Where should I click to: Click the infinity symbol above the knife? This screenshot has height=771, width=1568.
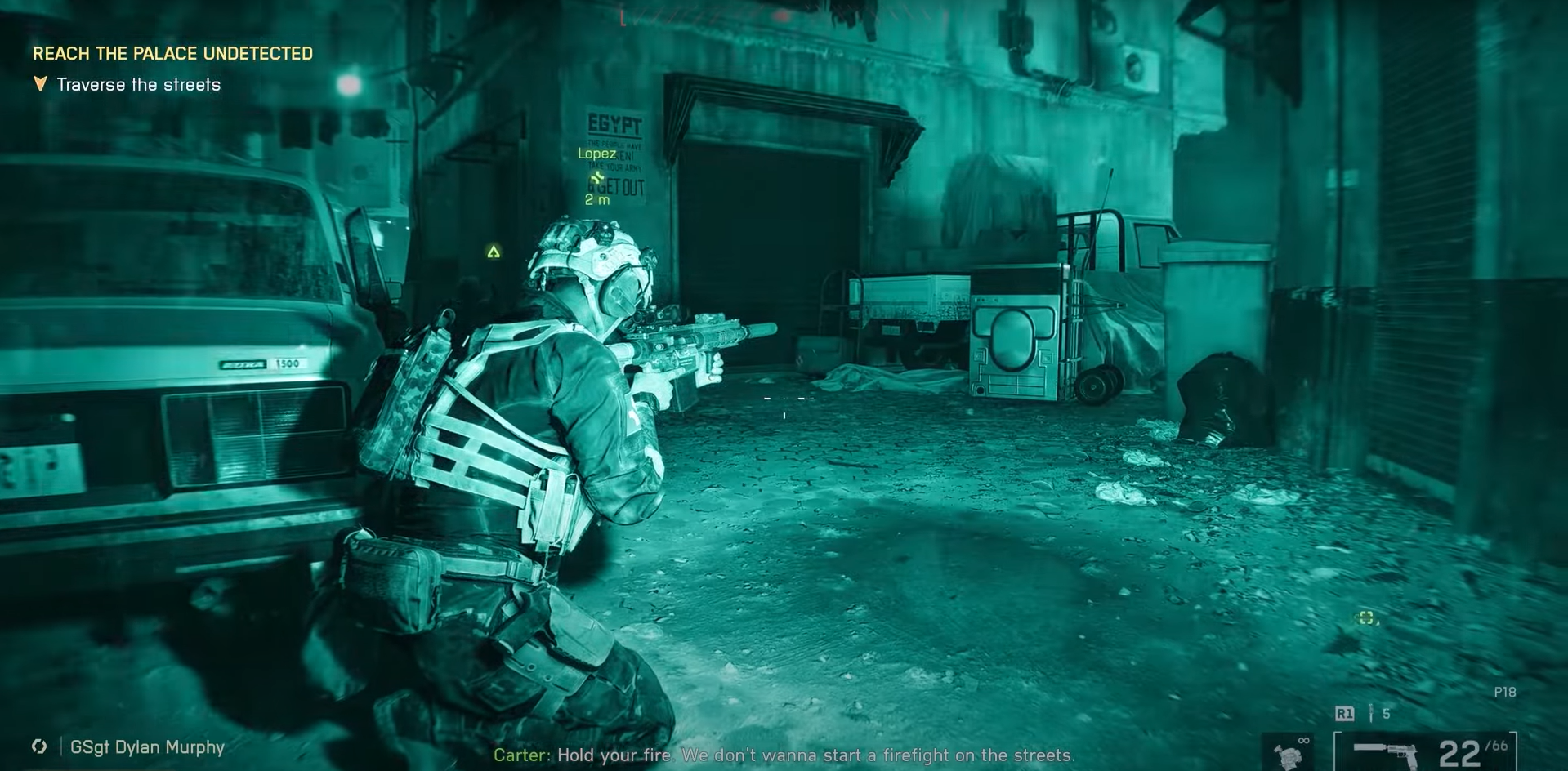(1303, 740)
